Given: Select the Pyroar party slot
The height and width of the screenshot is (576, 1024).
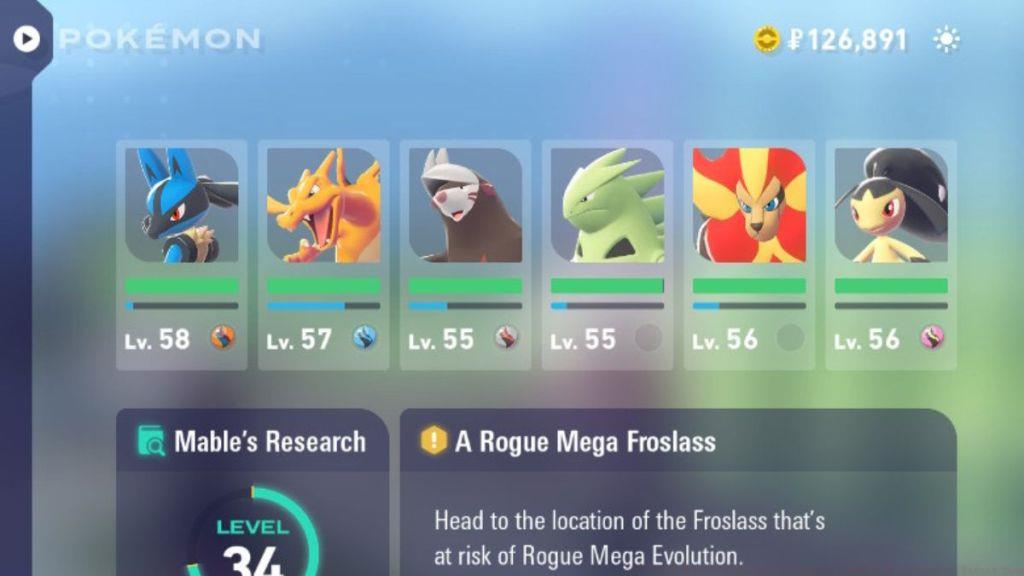Looking at the screenshot, I should point(749,254).
